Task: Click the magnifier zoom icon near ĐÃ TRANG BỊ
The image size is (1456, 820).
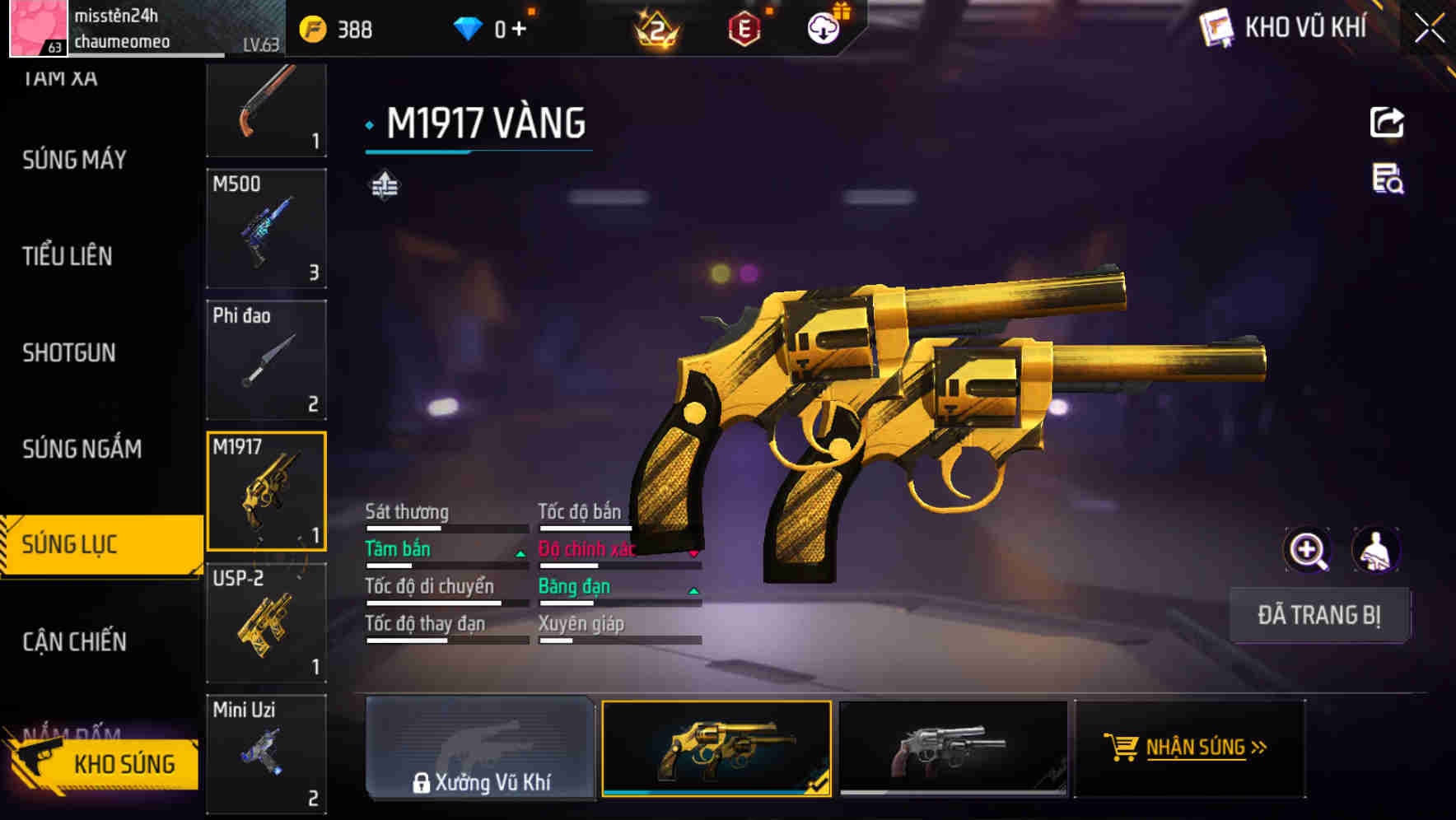Action: pos(1308,550)
